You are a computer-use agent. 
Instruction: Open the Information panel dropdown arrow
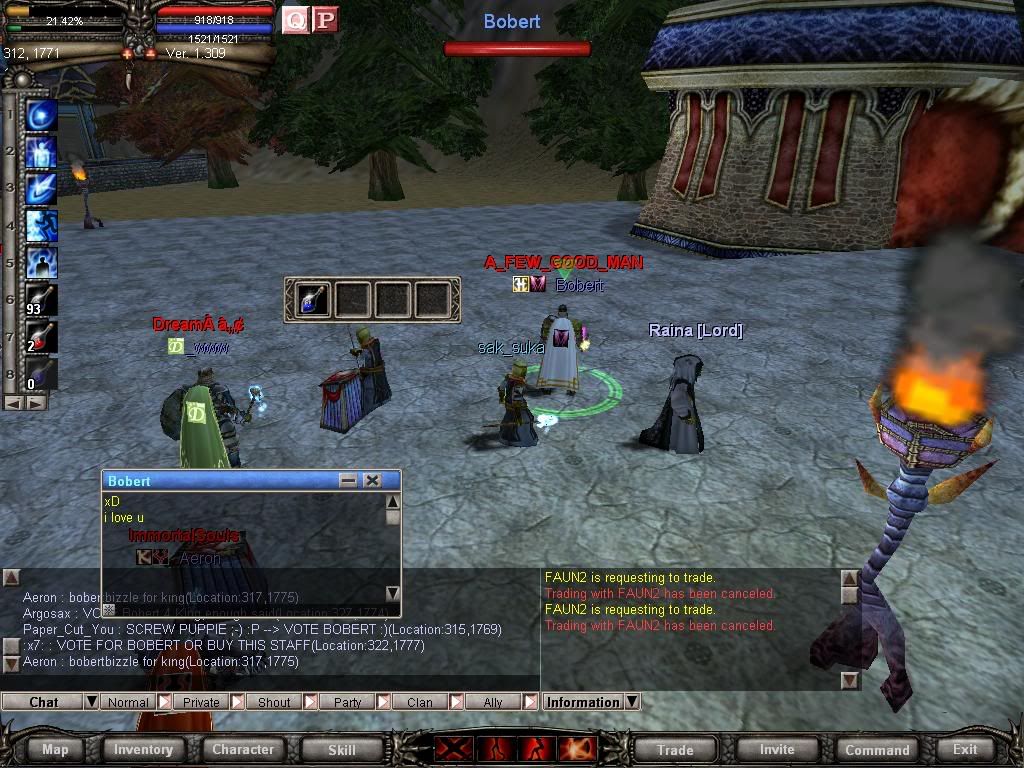coord(632,702)
